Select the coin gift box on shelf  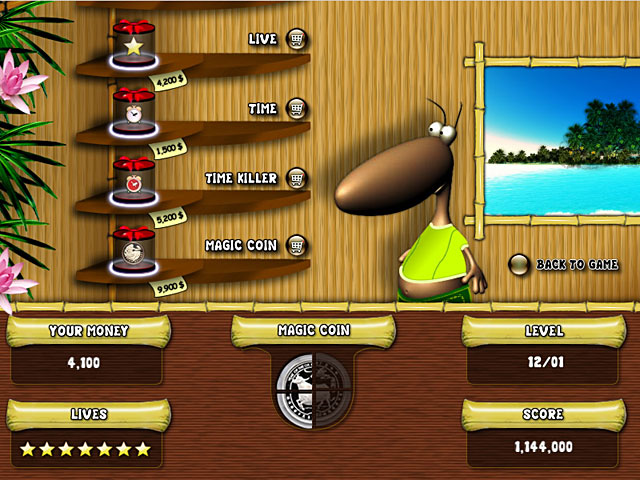point(132,246)
